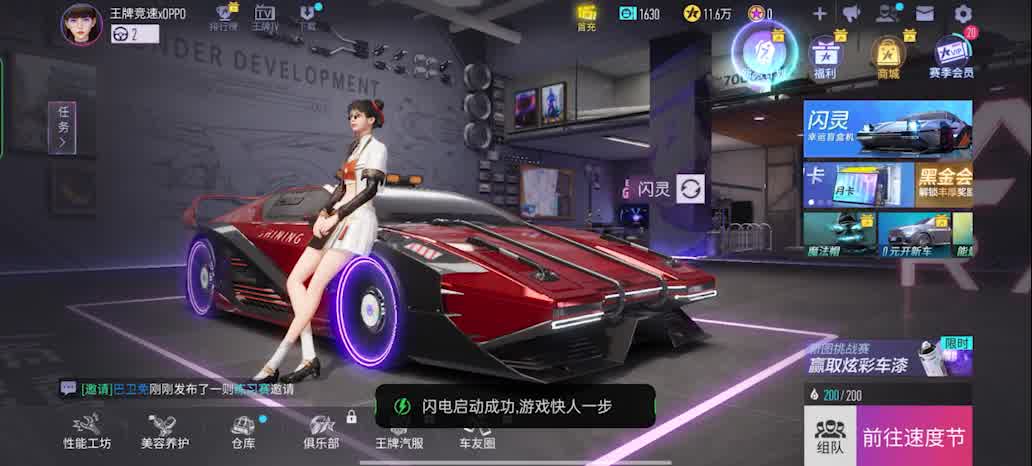This screenshot has width=1032, height=466.
Task: Open the gear settings menu
Action: pos(963,14)
